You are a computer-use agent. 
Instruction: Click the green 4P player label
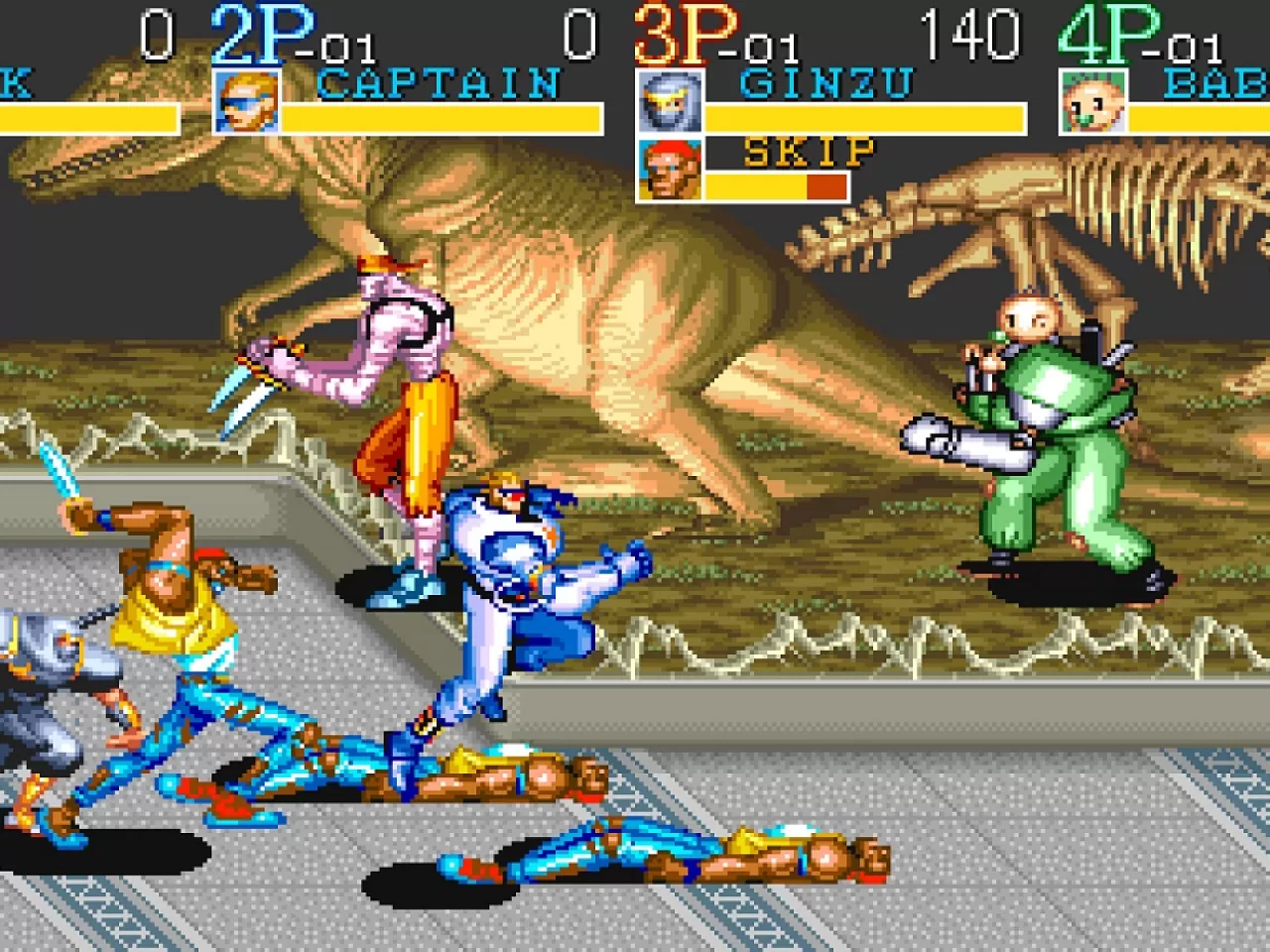click(1111, 32)
